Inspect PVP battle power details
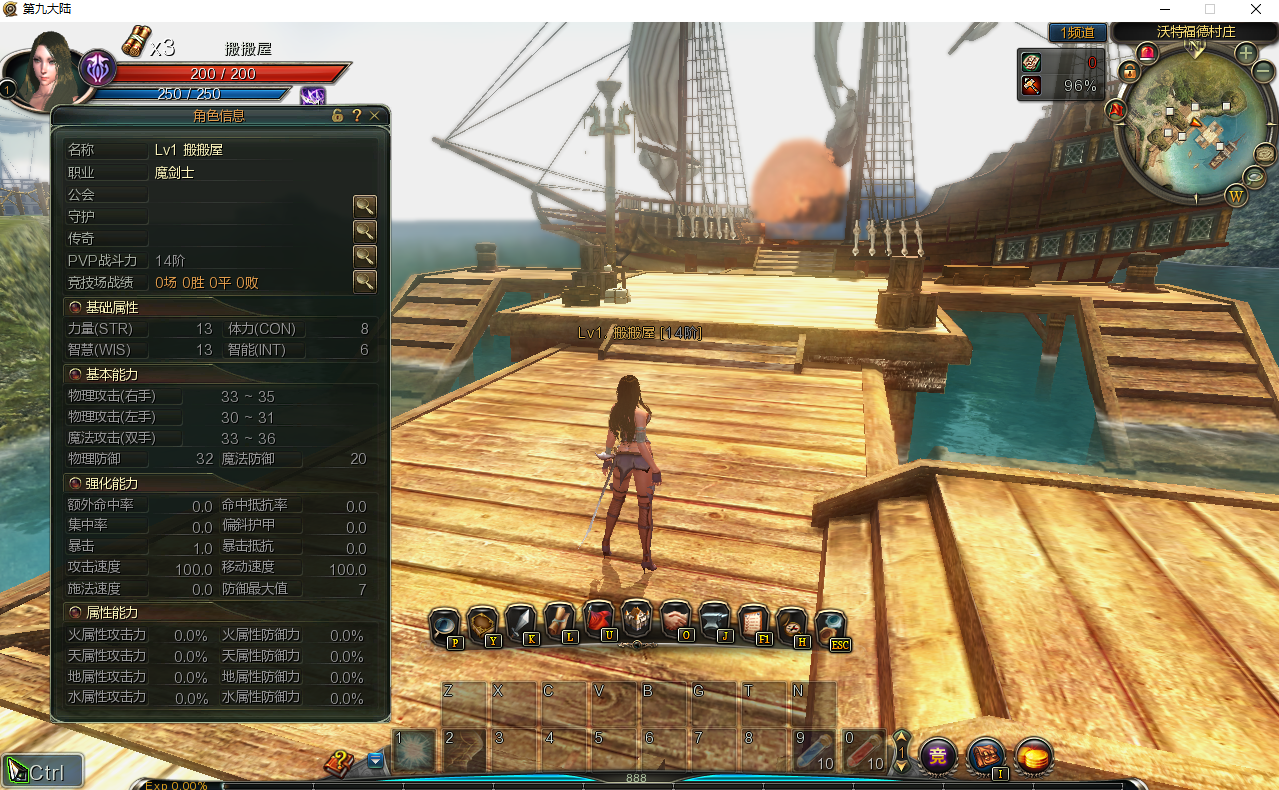1279x790 pixels. click(364, 257)
